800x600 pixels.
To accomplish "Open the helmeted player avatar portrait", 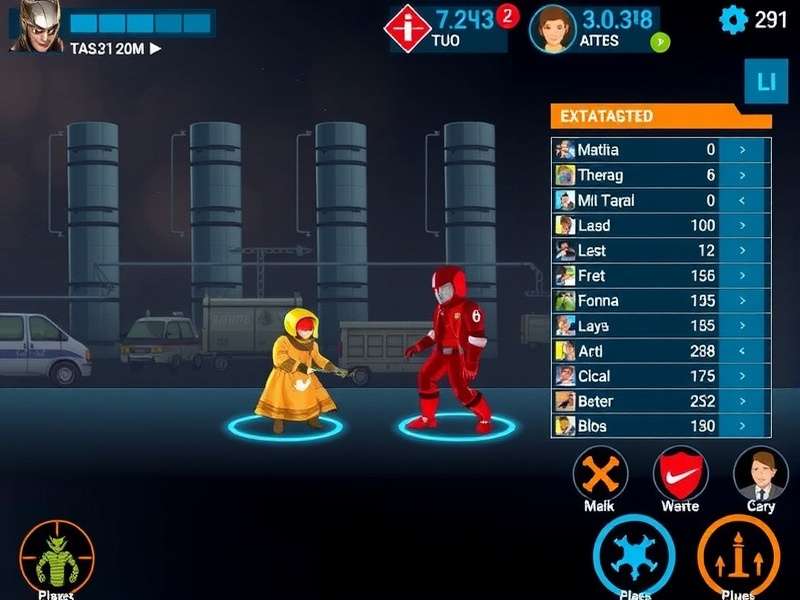I will 36,26.
